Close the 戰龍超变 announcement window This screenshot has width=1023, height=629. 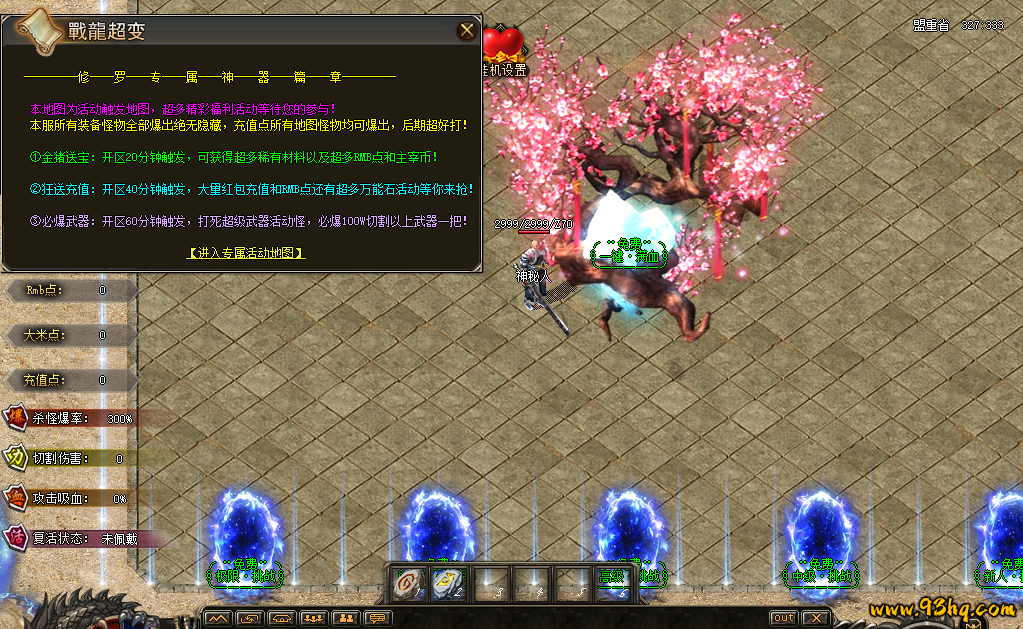click(467, 31)
